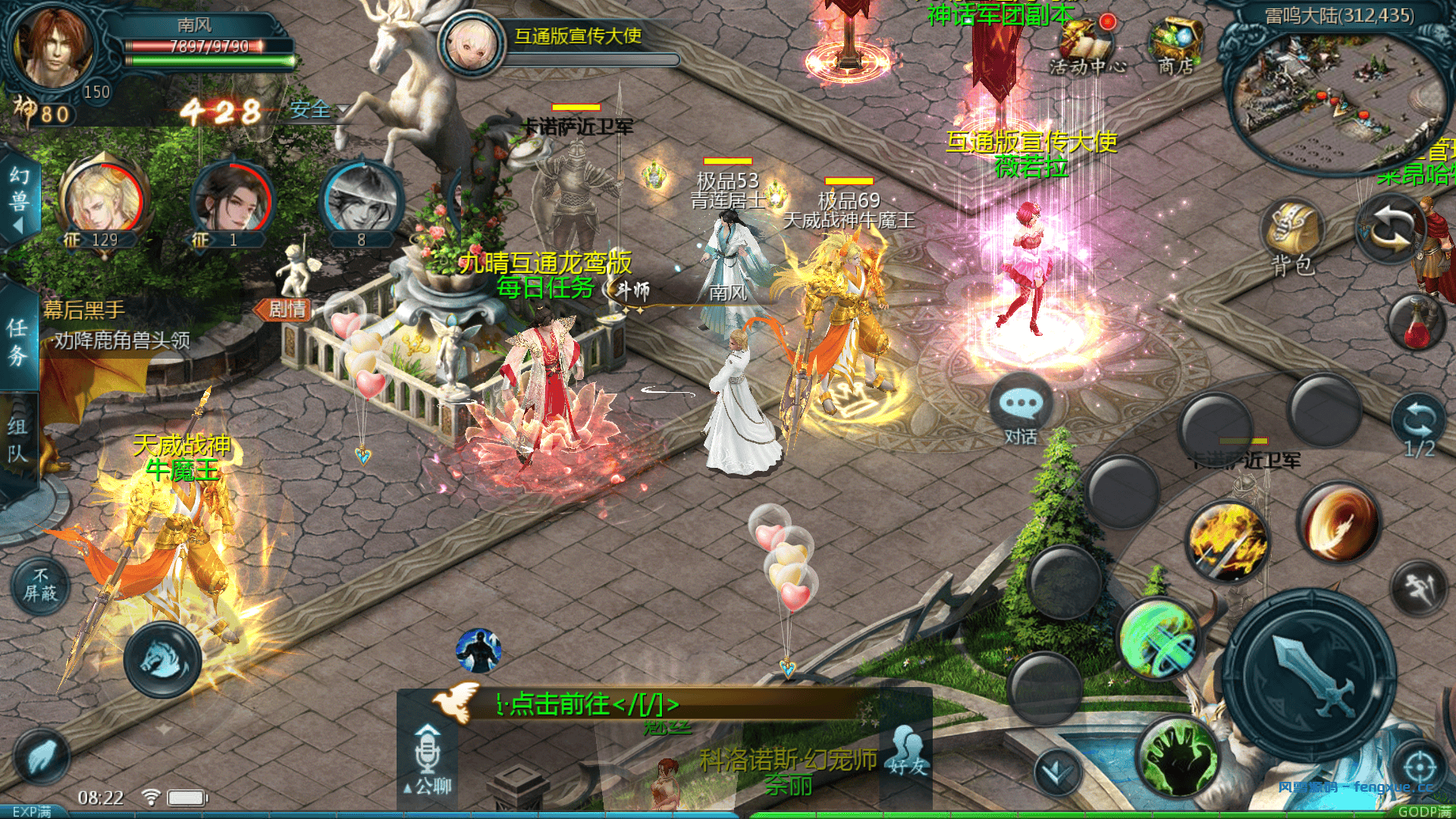Image resolution: width=1456 pixels, height=819 pixels.
Task: Tap the 对话 talk bubble button
Action: pyautogui.click(x=1021, y=413)
